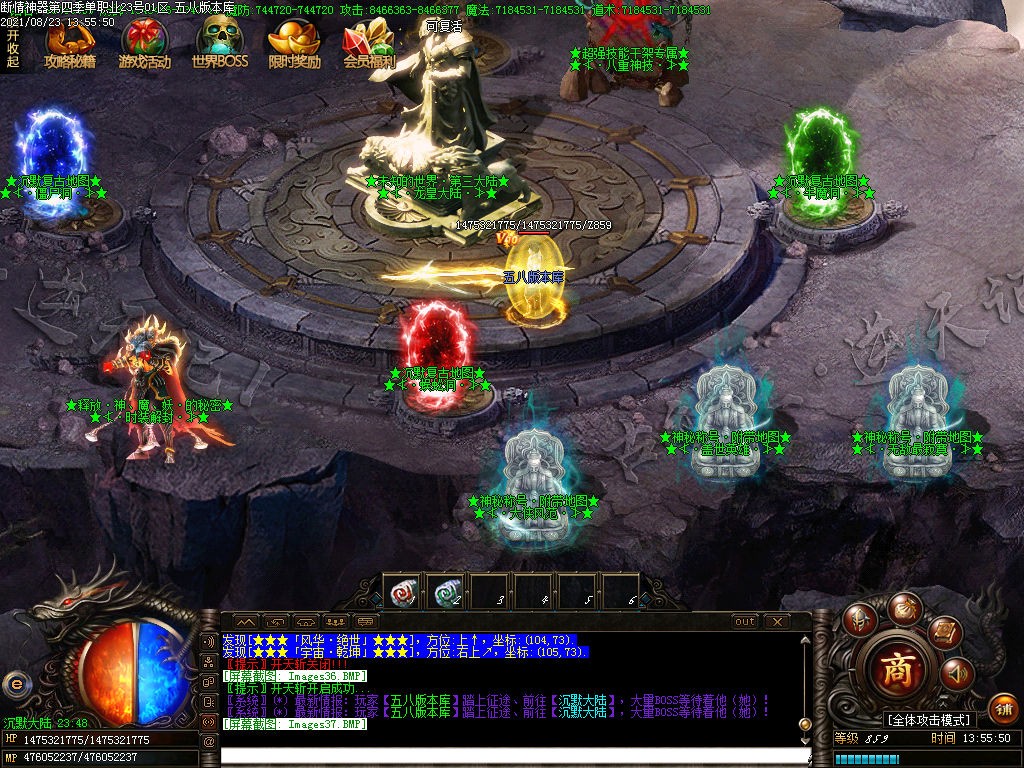Open the 游戏活动 game events icon

pos(144,43)
